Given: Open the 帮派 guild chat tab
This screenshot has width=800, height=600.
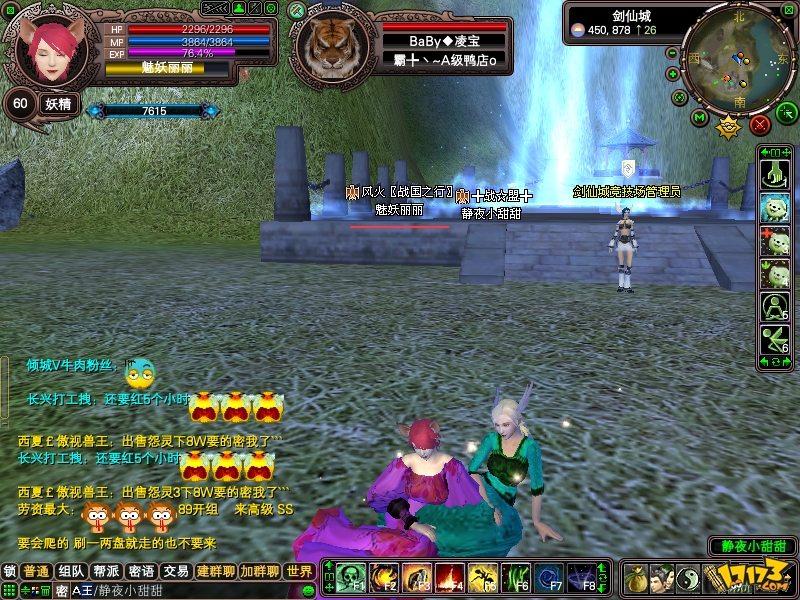Looking at the screenshot, I should click(x=107, y=572).
